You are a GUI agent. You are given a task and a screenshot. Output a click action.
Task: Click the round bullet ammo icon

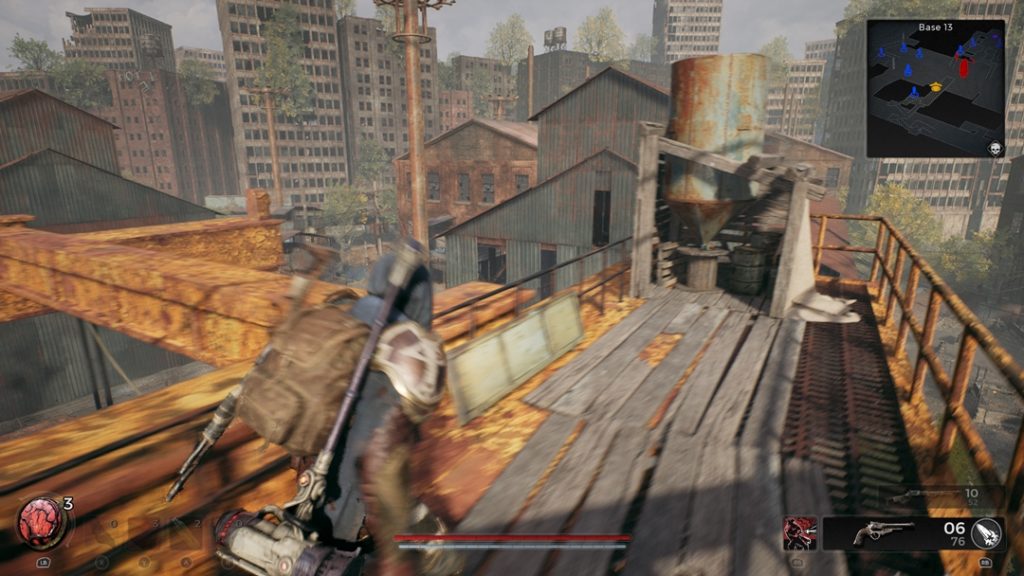pos(987,533)
